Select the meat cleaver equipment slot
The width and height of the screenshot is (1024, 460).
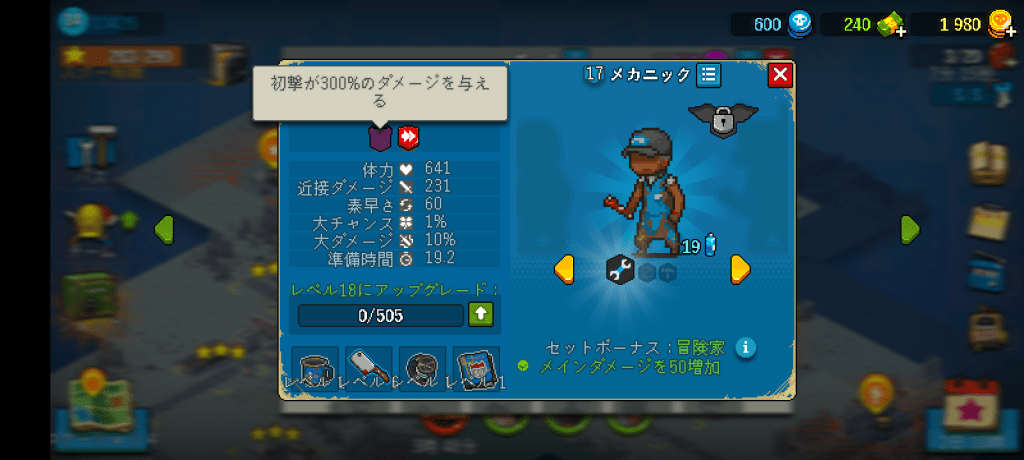[x=368, y=369]
